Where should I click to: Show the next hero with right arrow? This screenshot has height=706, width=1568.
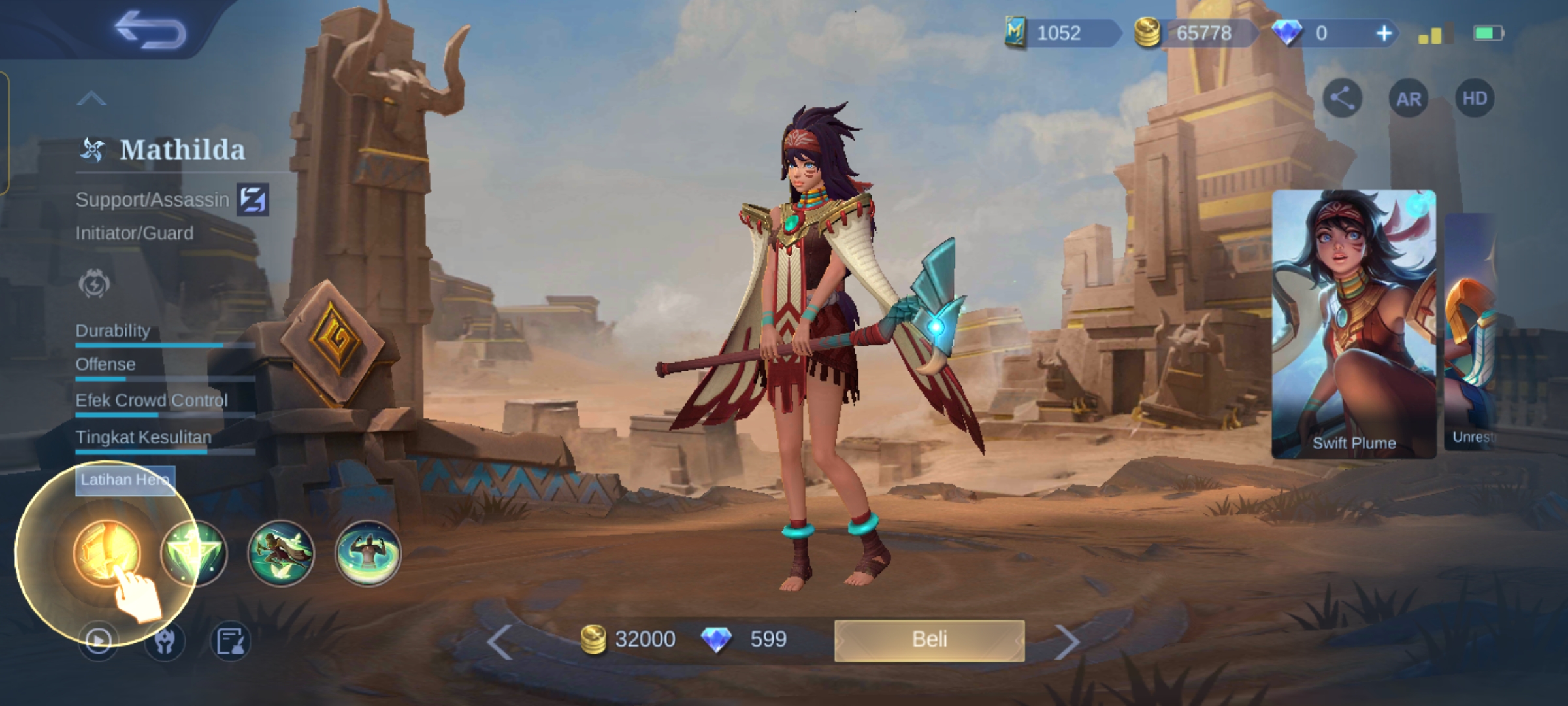pyautogui.click(x=1067, y=642)
